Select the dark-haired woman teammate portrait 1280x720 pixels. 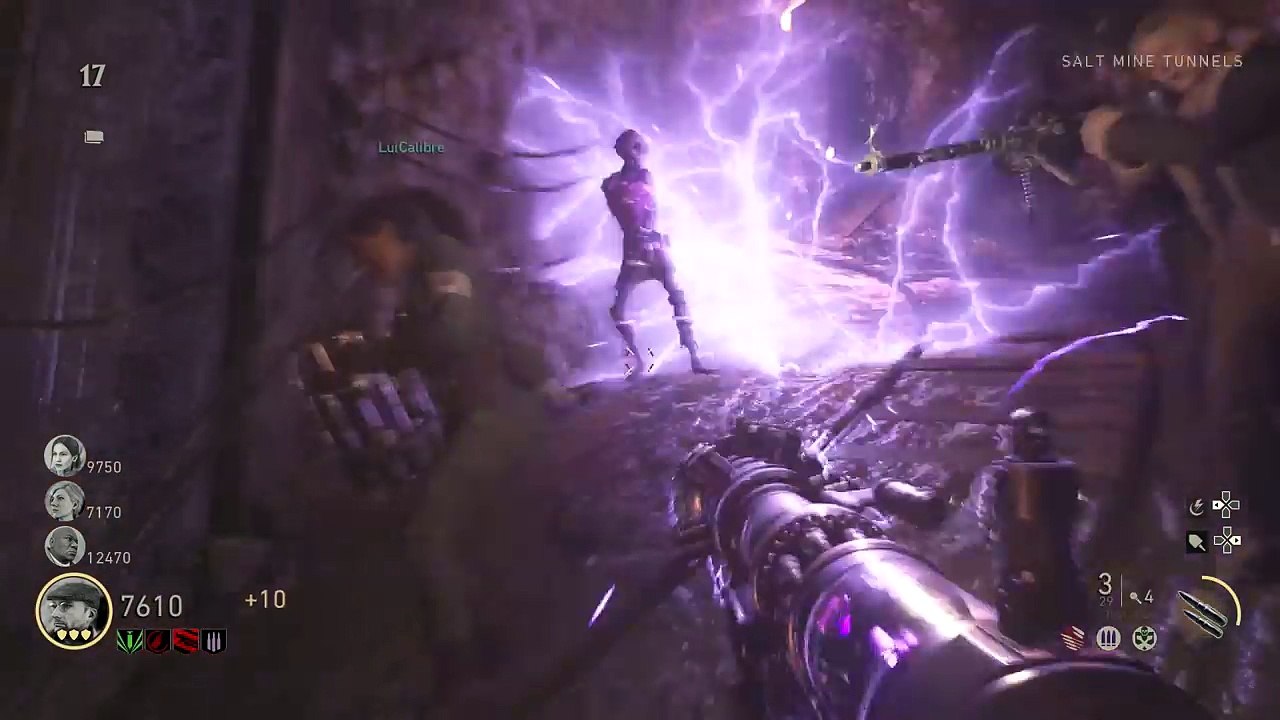tap(64, 456)
